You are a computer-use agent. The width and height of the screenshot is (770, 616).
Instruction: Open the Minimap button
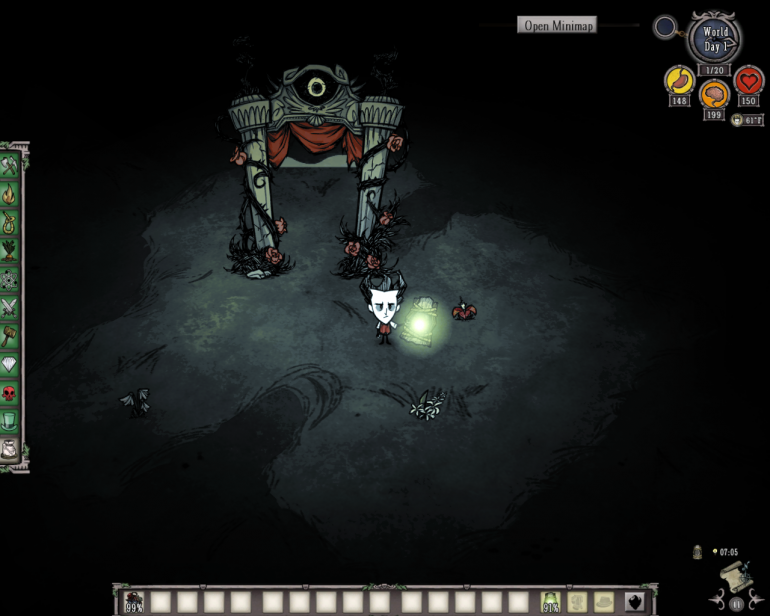[558, 25]
